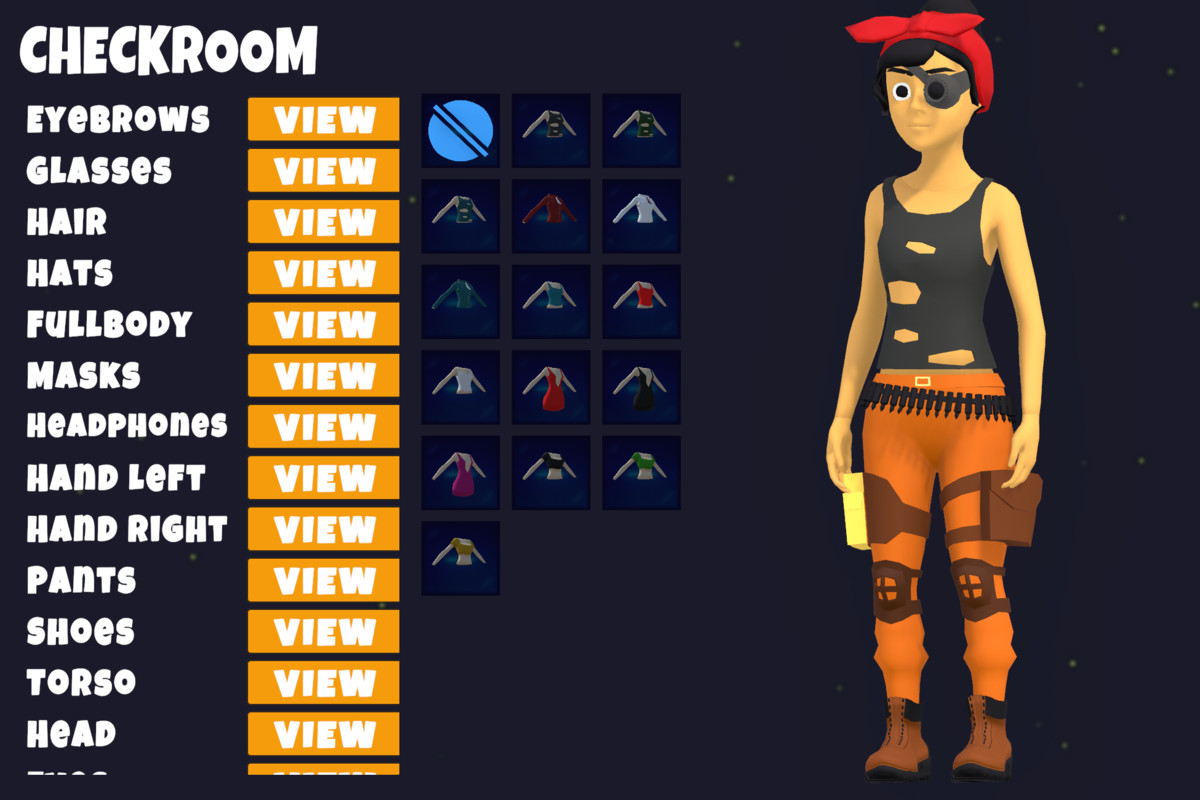View the Hand Right items

point(323,529)
